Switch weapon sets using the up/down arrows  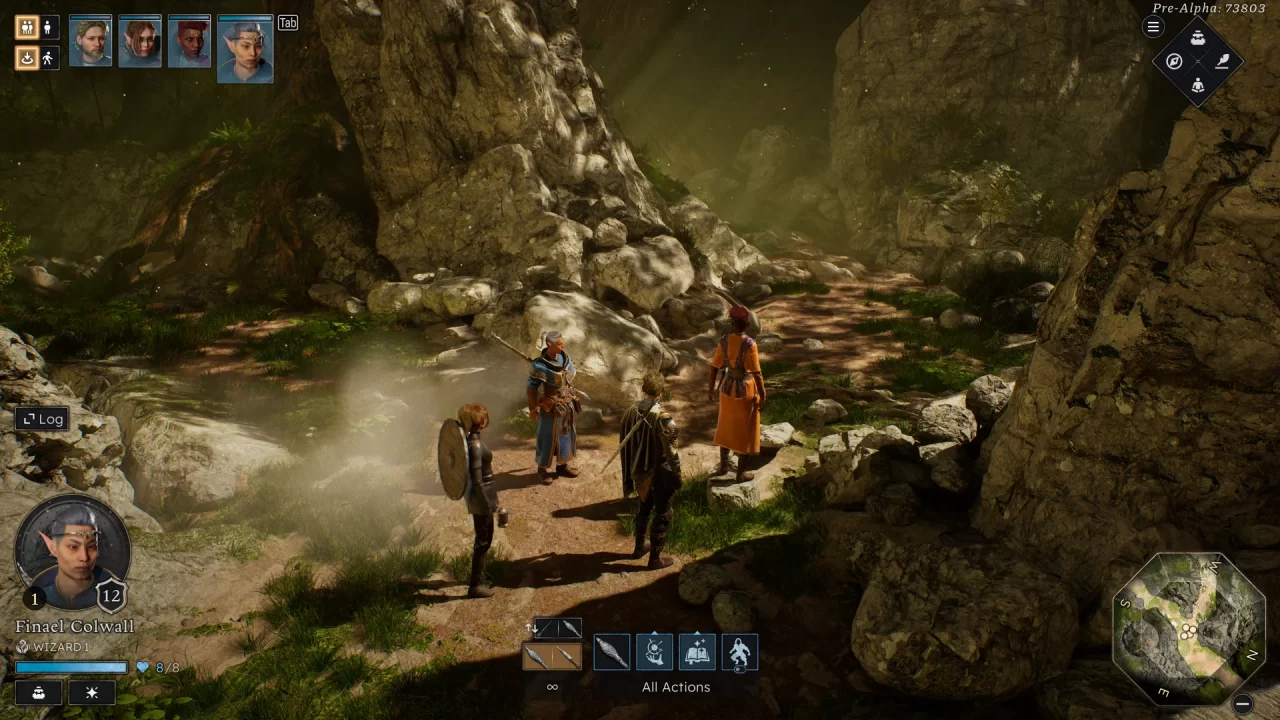pos(531,627)
